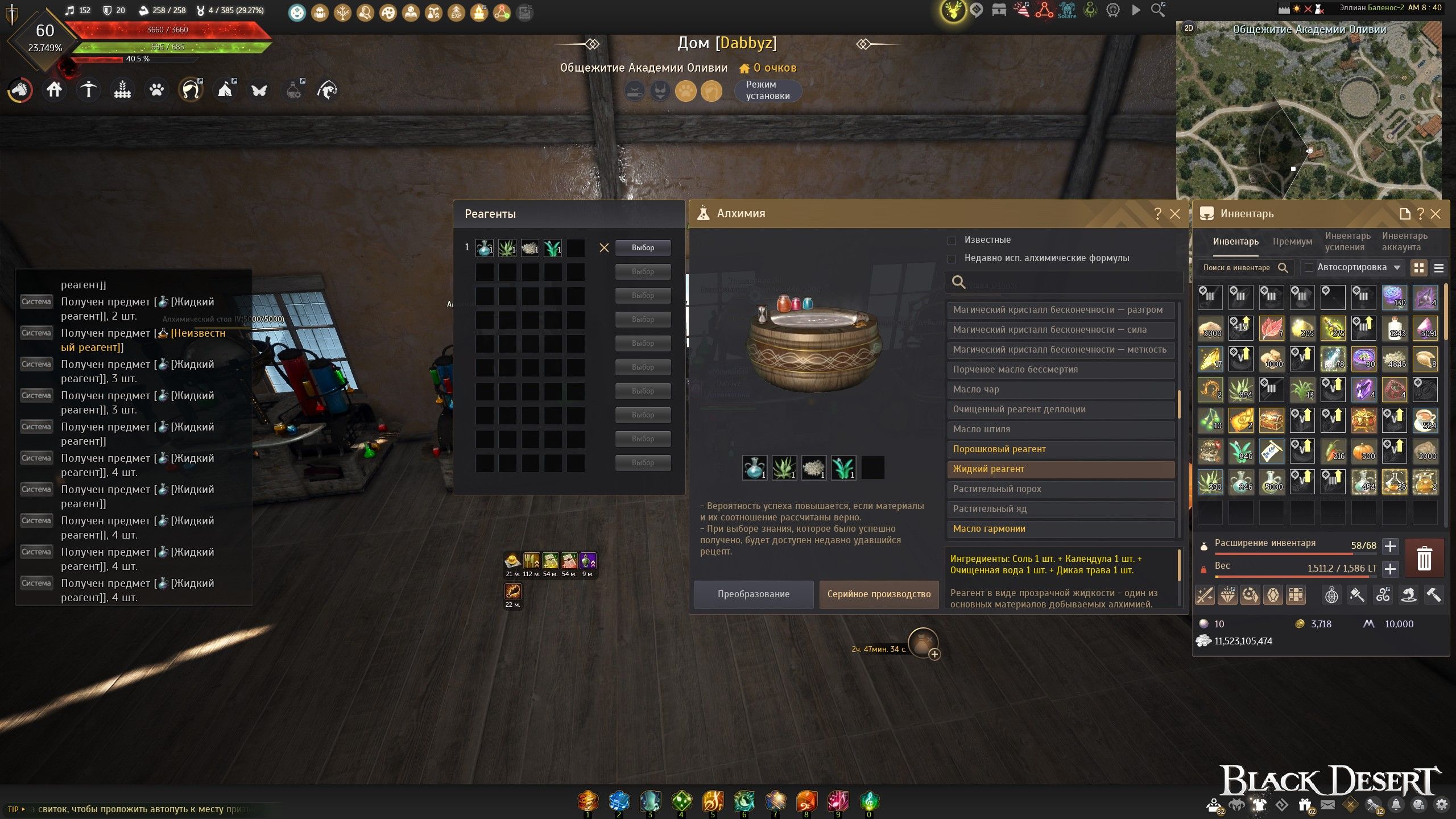Enable the «Автосортировка» checkbox
The width and height of the screenshot is (1456, 819).
[x=1309, y=267]
